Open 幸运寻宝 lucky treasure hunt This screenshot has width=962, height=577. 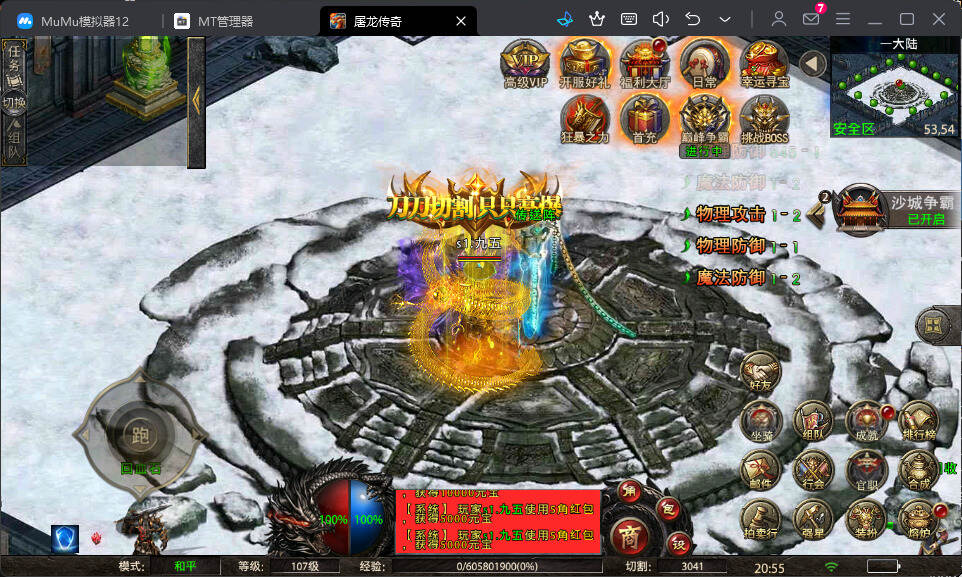(x=765, y=63)
